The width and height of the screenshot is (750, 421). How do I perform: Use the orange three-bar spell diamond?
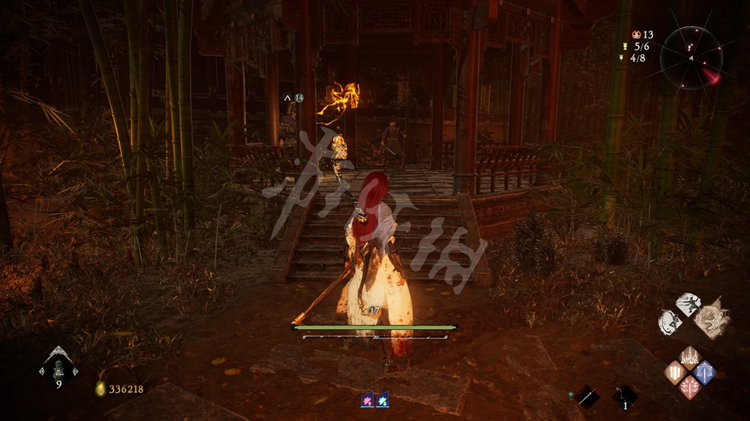676,373
